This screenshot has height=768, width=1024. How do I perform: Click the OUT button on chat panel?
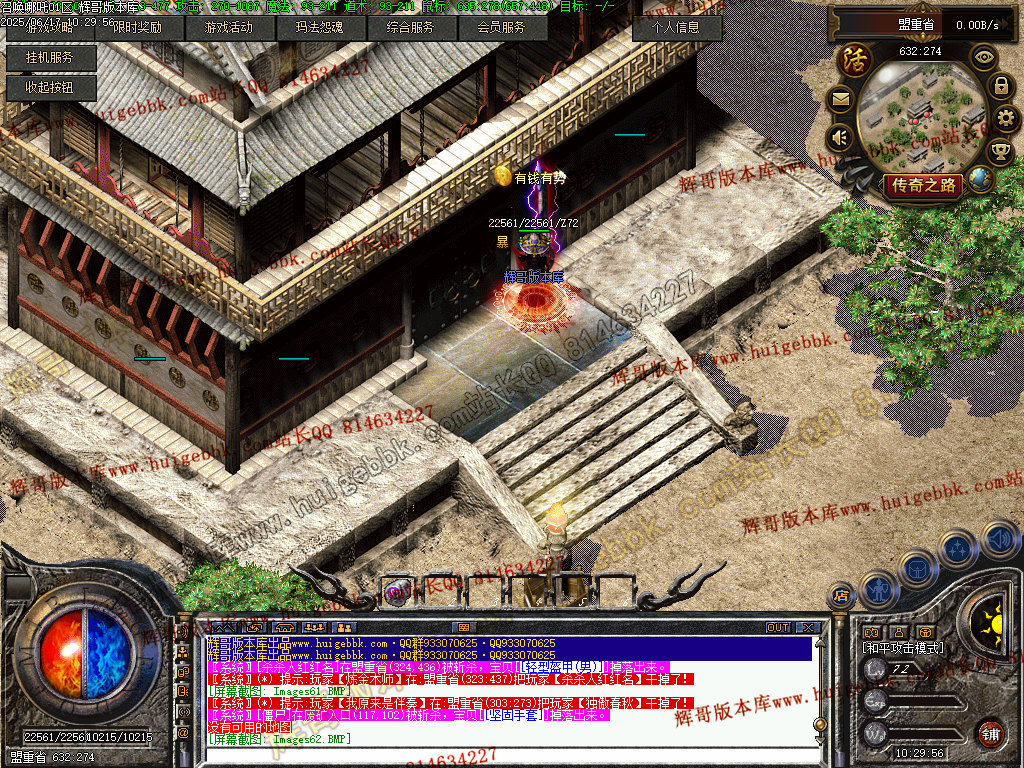778,627
